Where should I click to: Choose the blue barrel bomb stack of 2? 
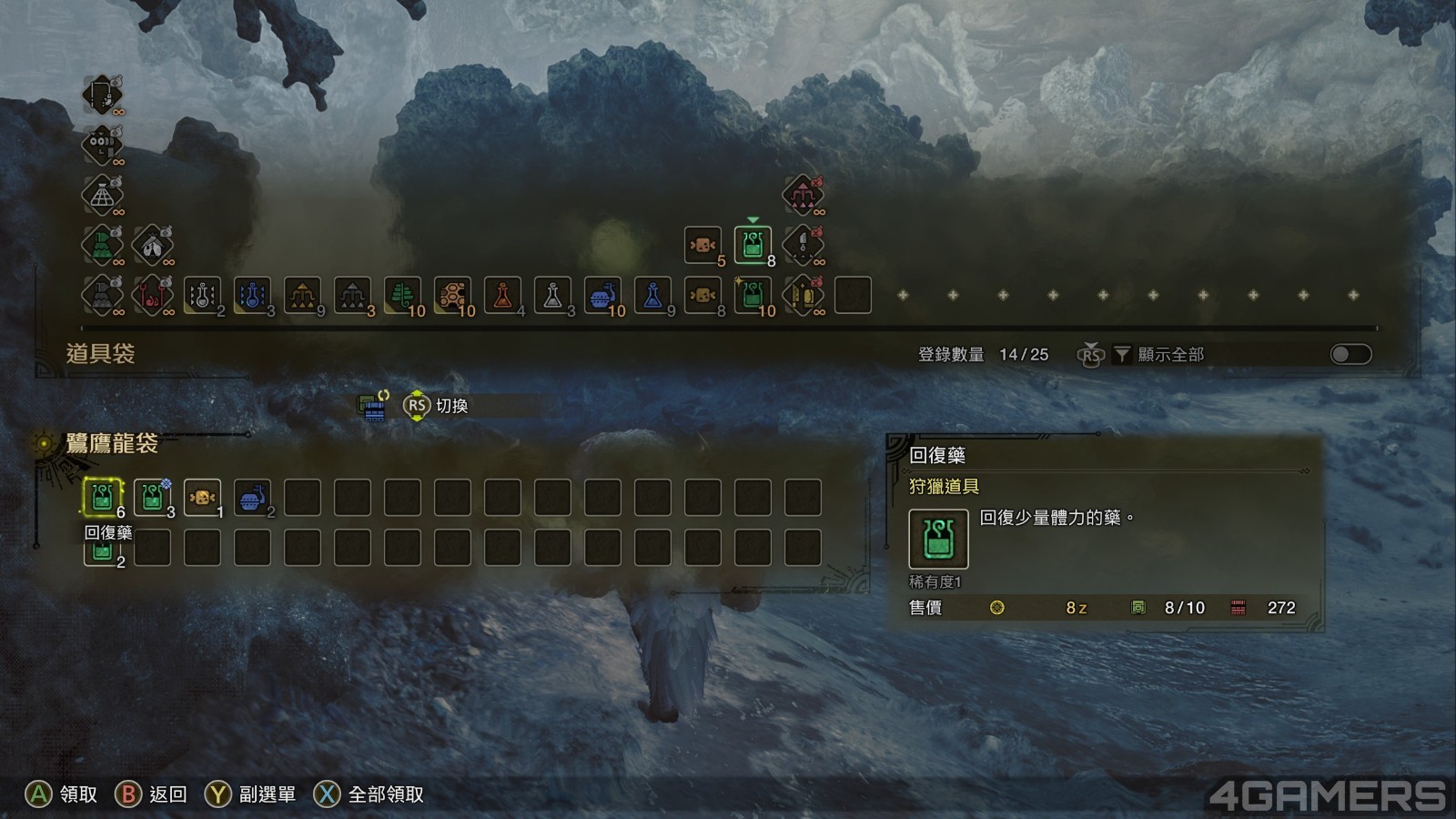[252, 498]
